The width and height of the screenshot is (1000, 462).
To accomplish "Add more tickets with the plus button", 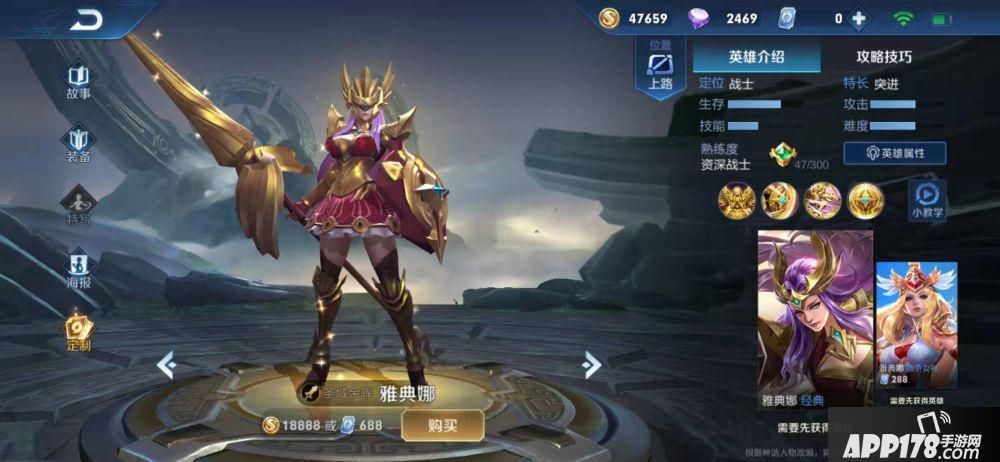I will pos(858,18).
